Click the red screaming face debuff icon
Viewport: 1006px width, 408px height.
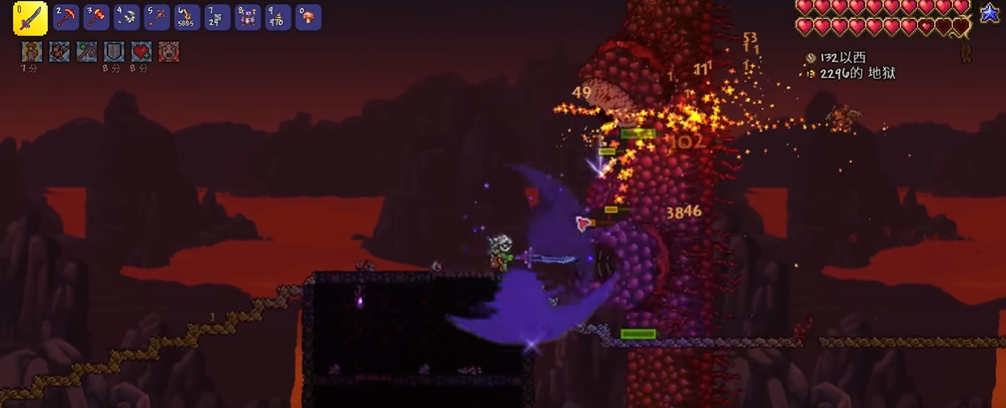click(168, 52)
